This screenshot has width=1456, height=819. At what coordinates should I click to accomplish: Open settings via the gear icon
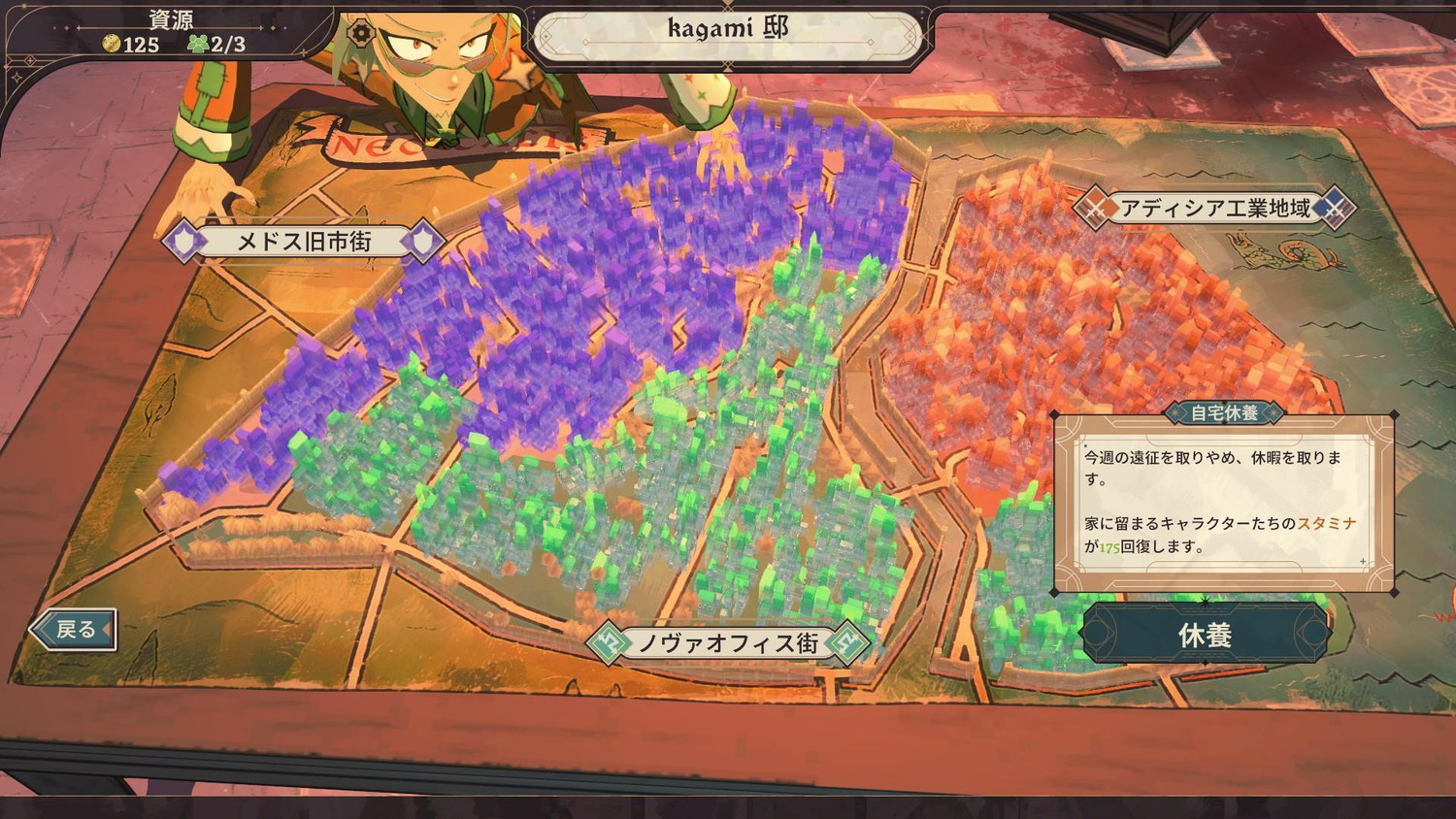[x=361, y=33]
